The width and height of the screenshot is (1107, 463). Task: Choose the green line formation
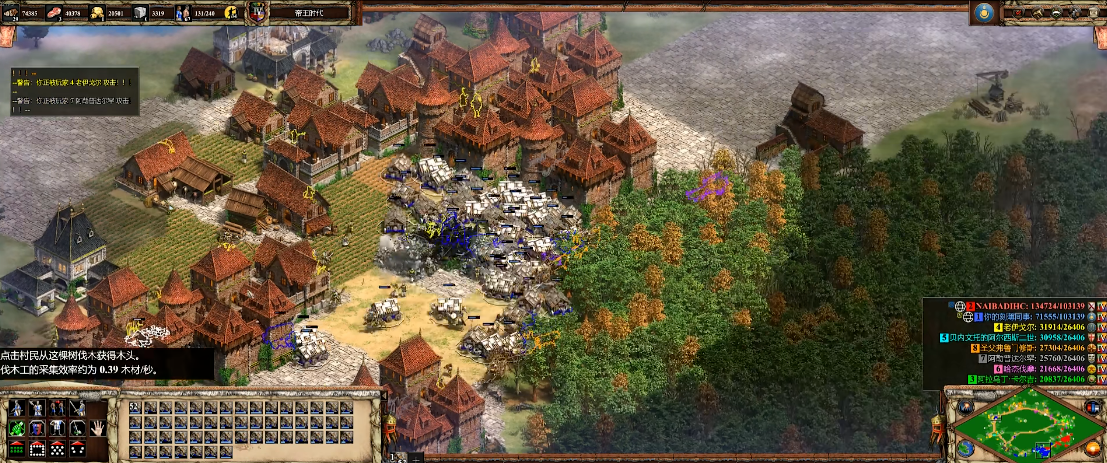click(x=18, y=447)
